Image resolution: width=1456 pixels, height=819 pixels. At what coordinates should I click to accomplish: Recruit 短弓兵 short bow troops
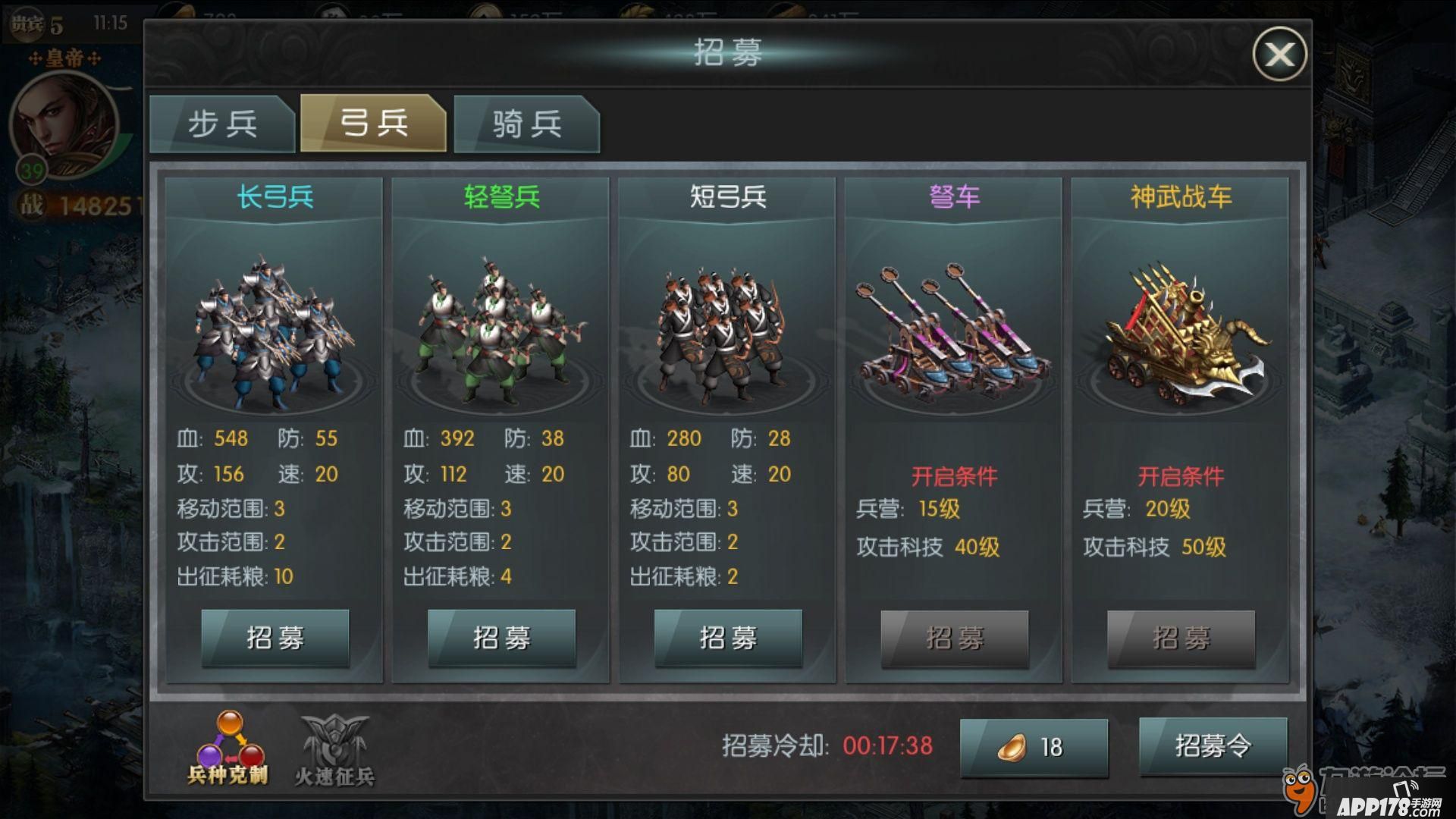pyautogui.click(x=728, y=638)
